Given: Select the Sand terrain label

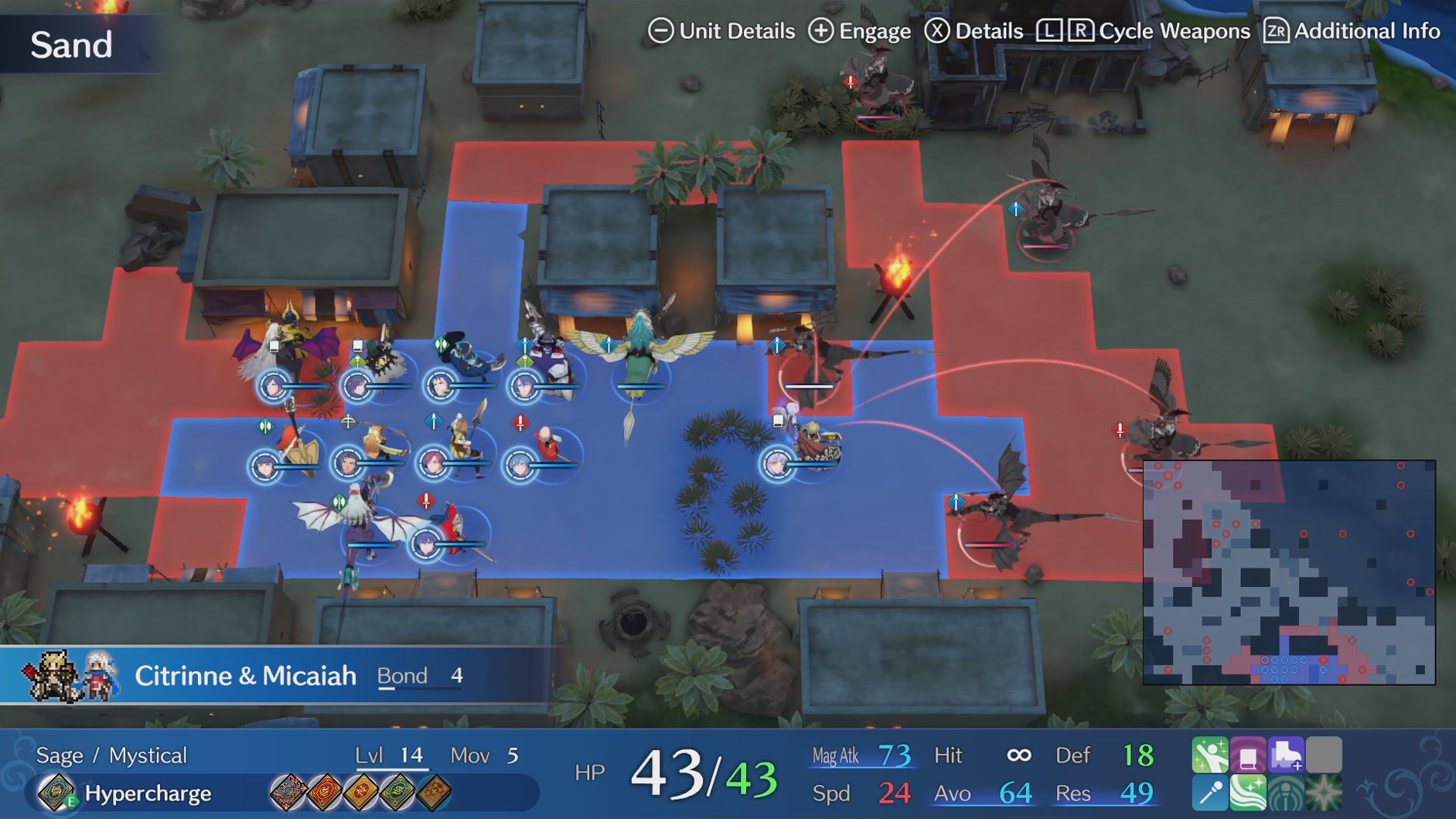Looking at the screenshot, I should click(x=71, y=44).
